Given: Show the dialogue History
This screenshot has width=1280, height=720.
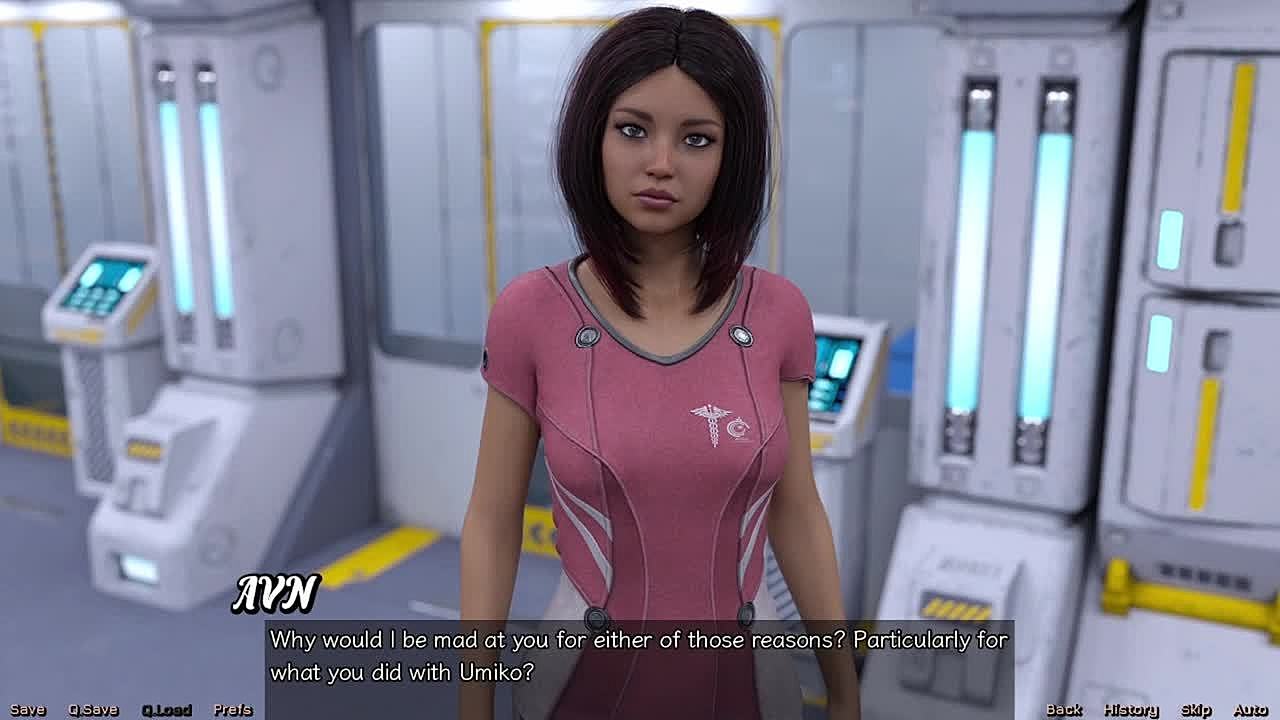Looking at the screenshot, I should (1131, 710).
